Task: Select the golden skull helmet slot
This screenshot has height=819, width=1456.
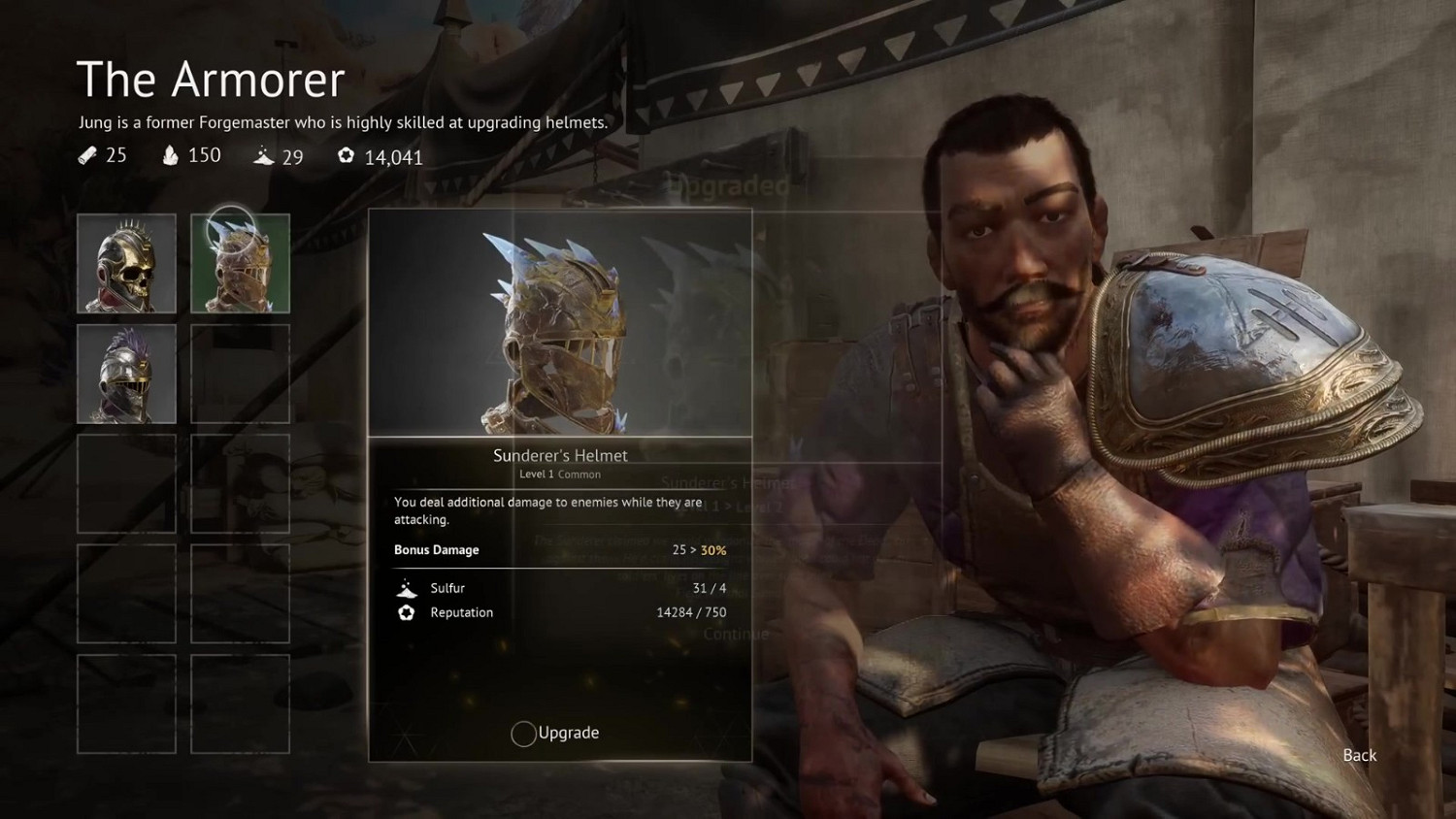Action: 126,263
